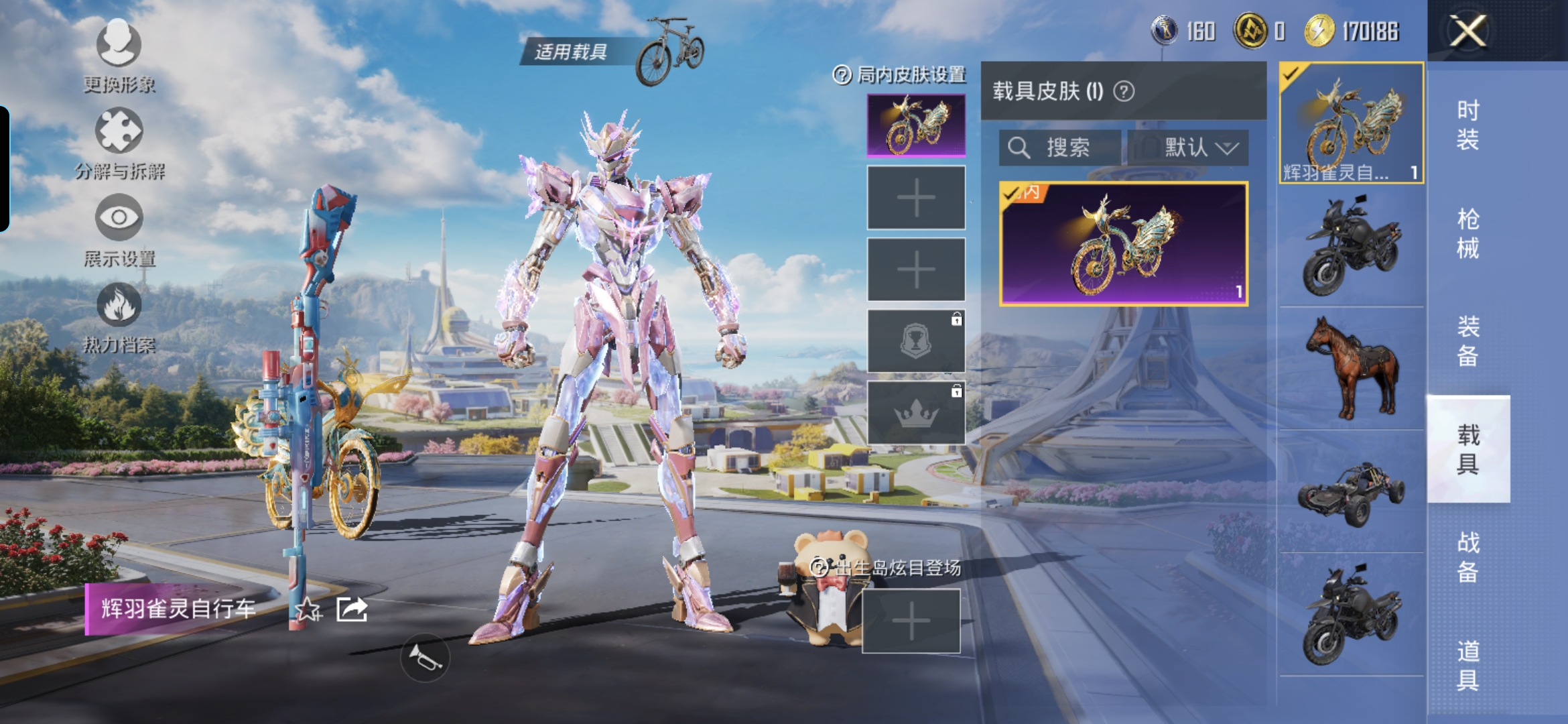This screenshot has width=1568, height=724.
Task: Close the vehicle skin screen
Action: pos(1467,31)
